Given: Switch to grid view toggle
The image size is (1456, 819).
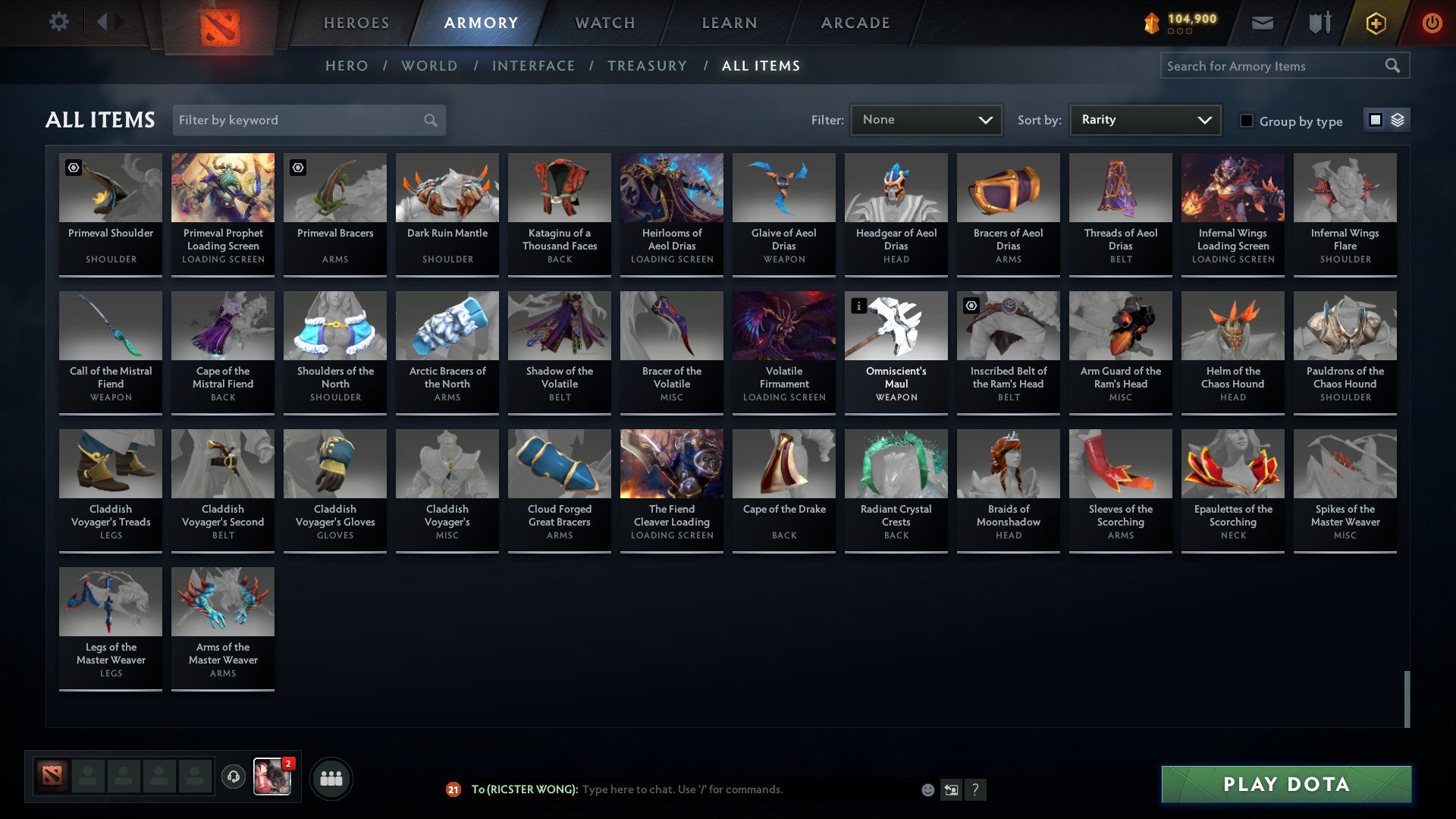Looking at the screenshot, I should click(x=1375, y=120).
